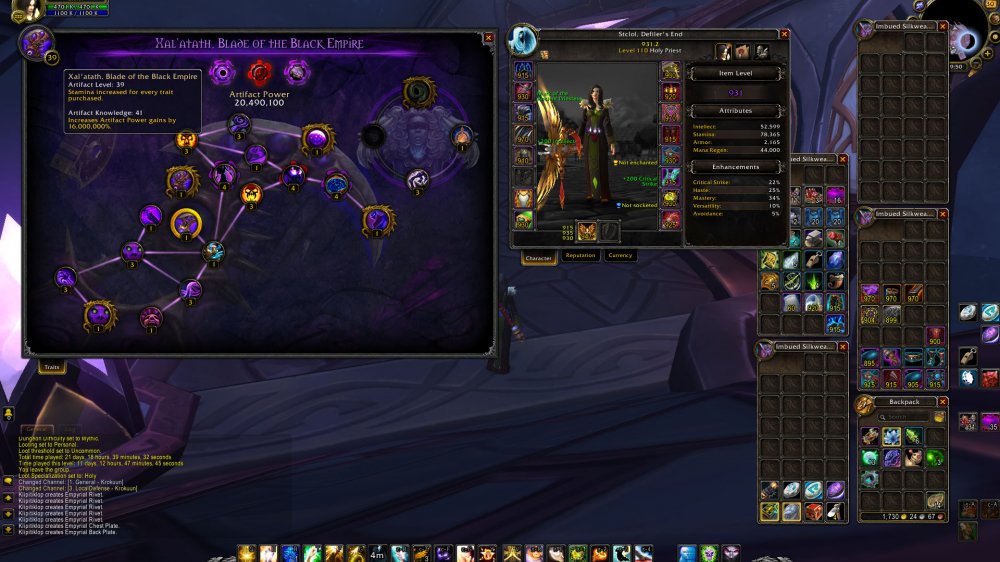This screenshot has height=562, width=1000.
Task: Click the Backpack's gold sort-bags button
Action: pos(939,416)
